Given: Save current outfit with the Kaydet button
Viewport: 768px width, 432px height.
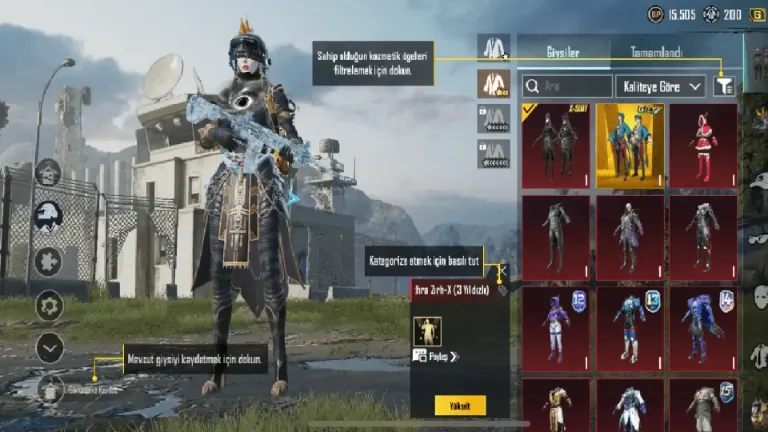Looking at the screenshot, I should (x=52, y=388).
